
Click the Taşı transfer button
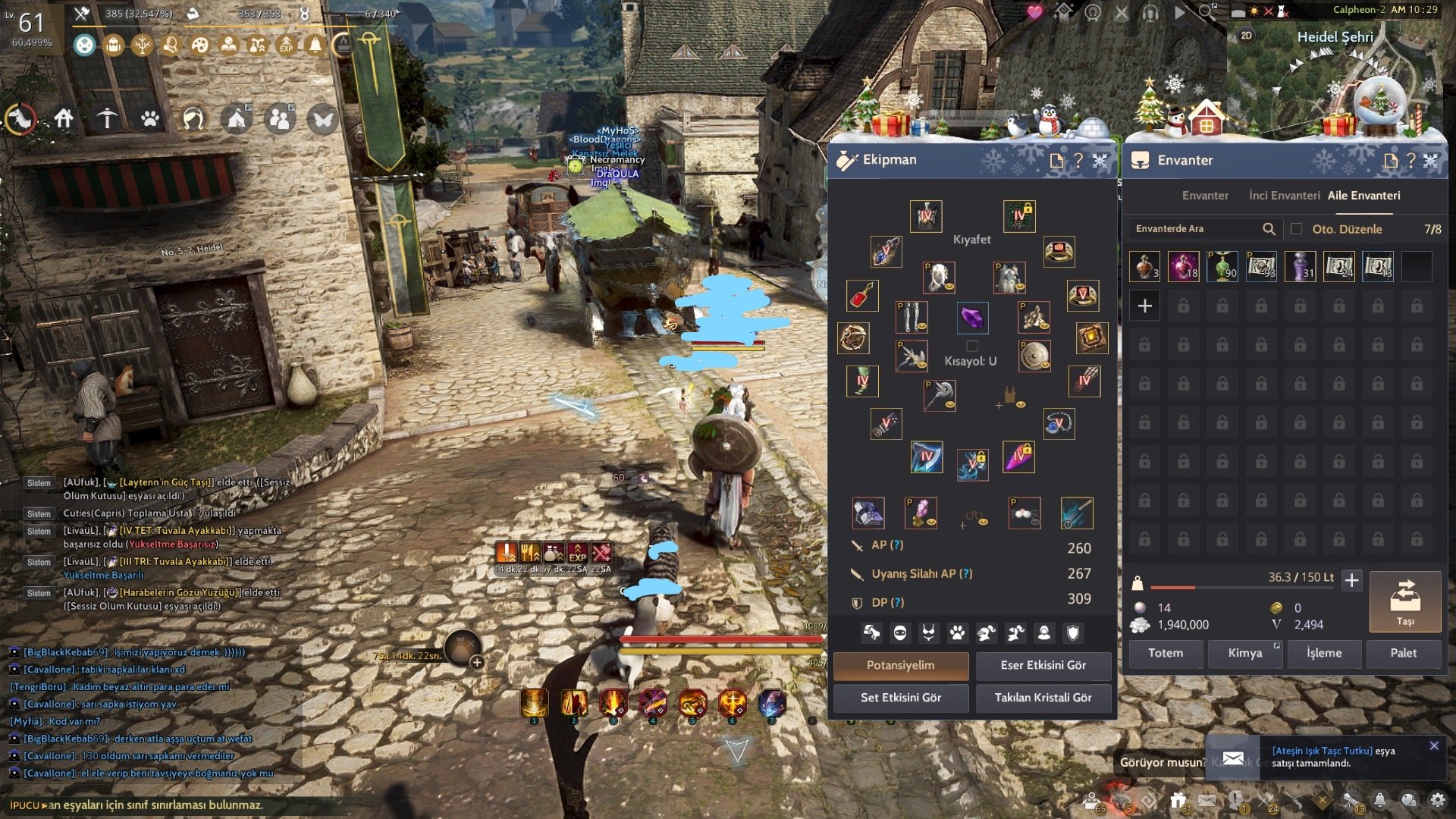pyautogui.click(x=1404, y=602)
